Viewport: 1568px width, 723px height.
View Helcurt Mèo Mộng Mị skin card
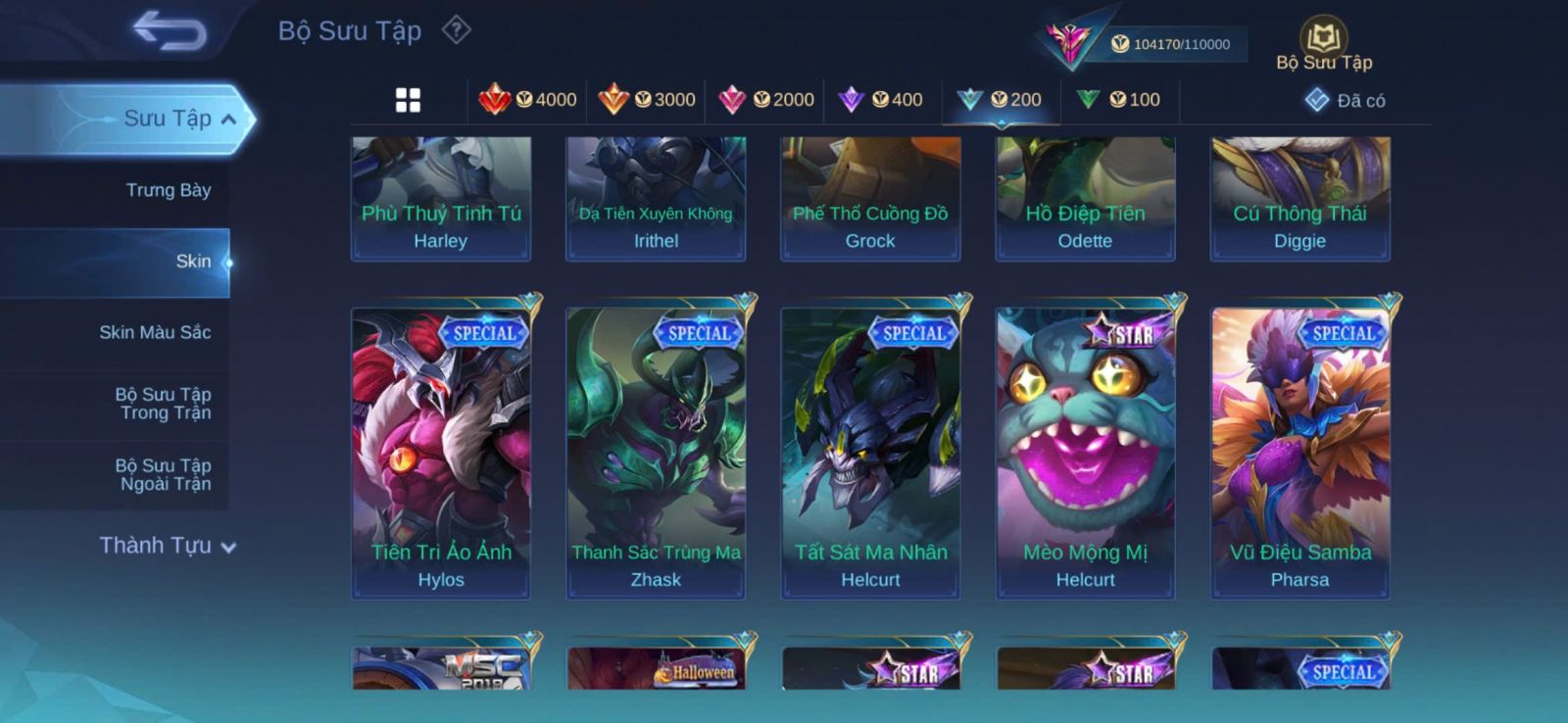(1085, 453)
